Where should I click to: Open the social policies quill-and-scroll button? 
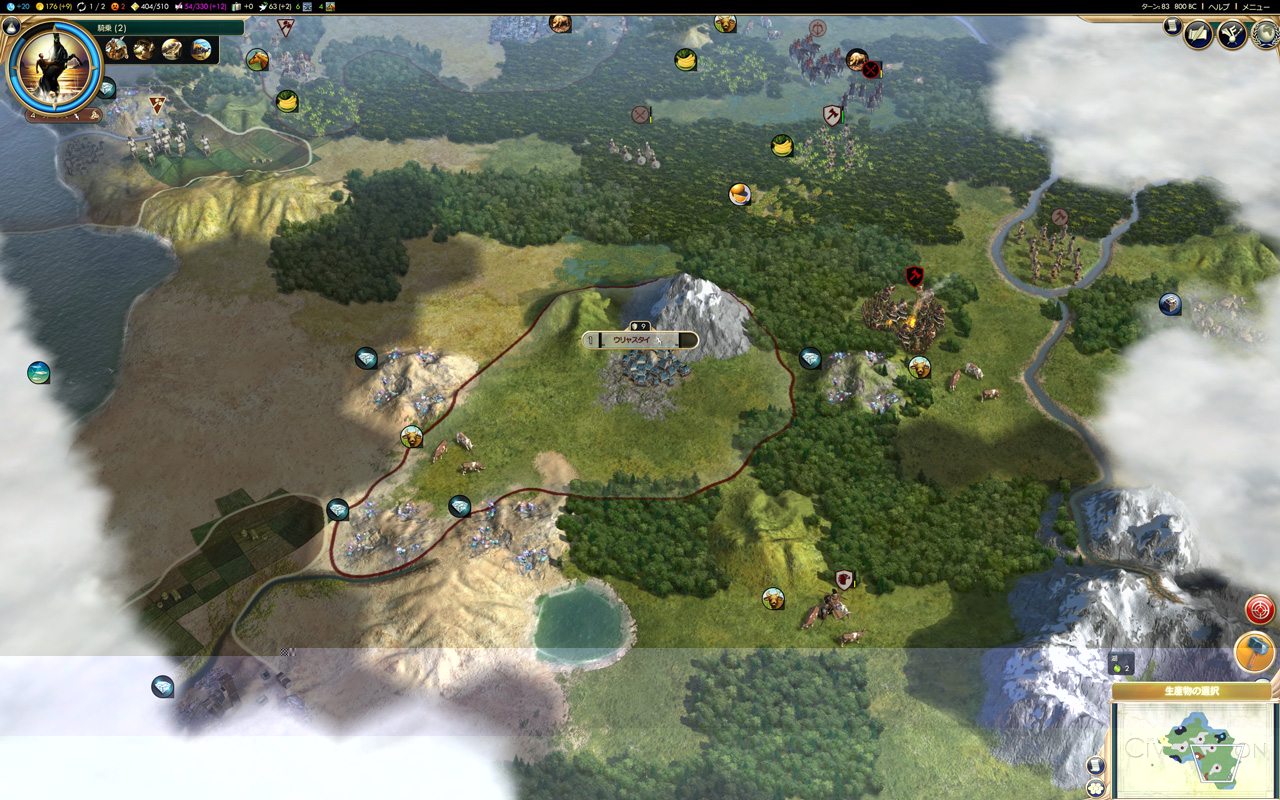click(x=1198, y=35)
